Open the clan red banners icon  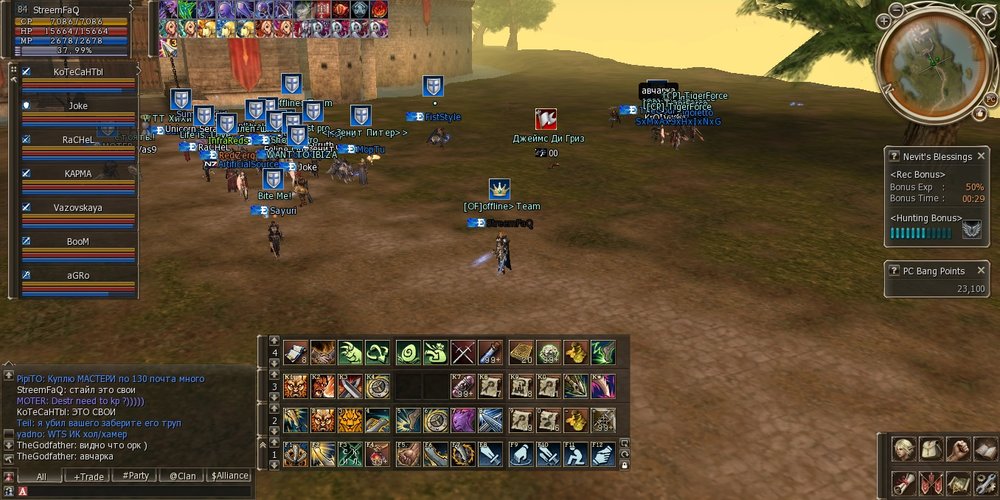[931, 482]
